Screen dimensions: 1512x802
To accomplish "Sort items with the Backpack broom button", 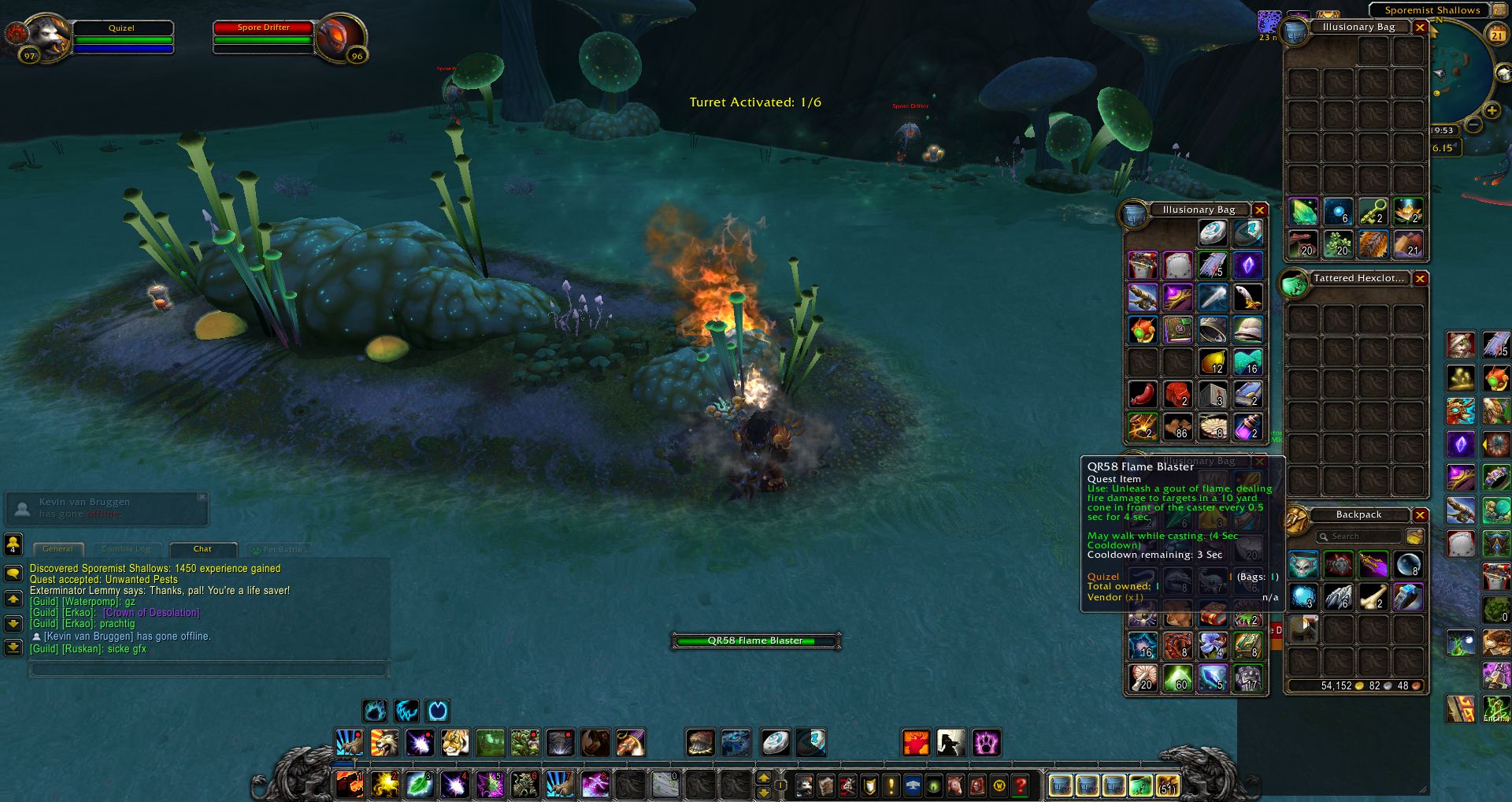I will tap(1414, 537).
